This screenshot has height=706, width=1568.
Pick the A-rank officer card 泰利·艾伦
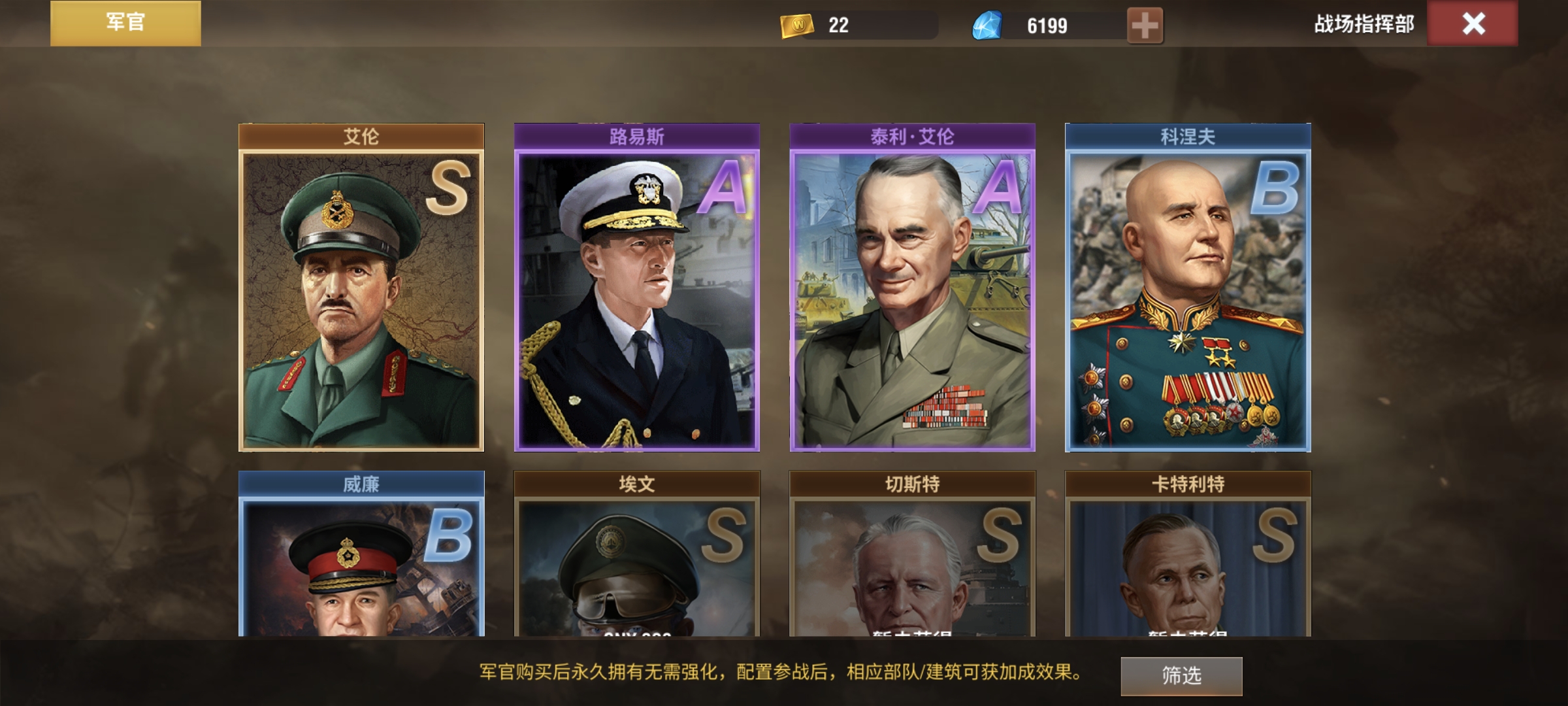(913, 288)
